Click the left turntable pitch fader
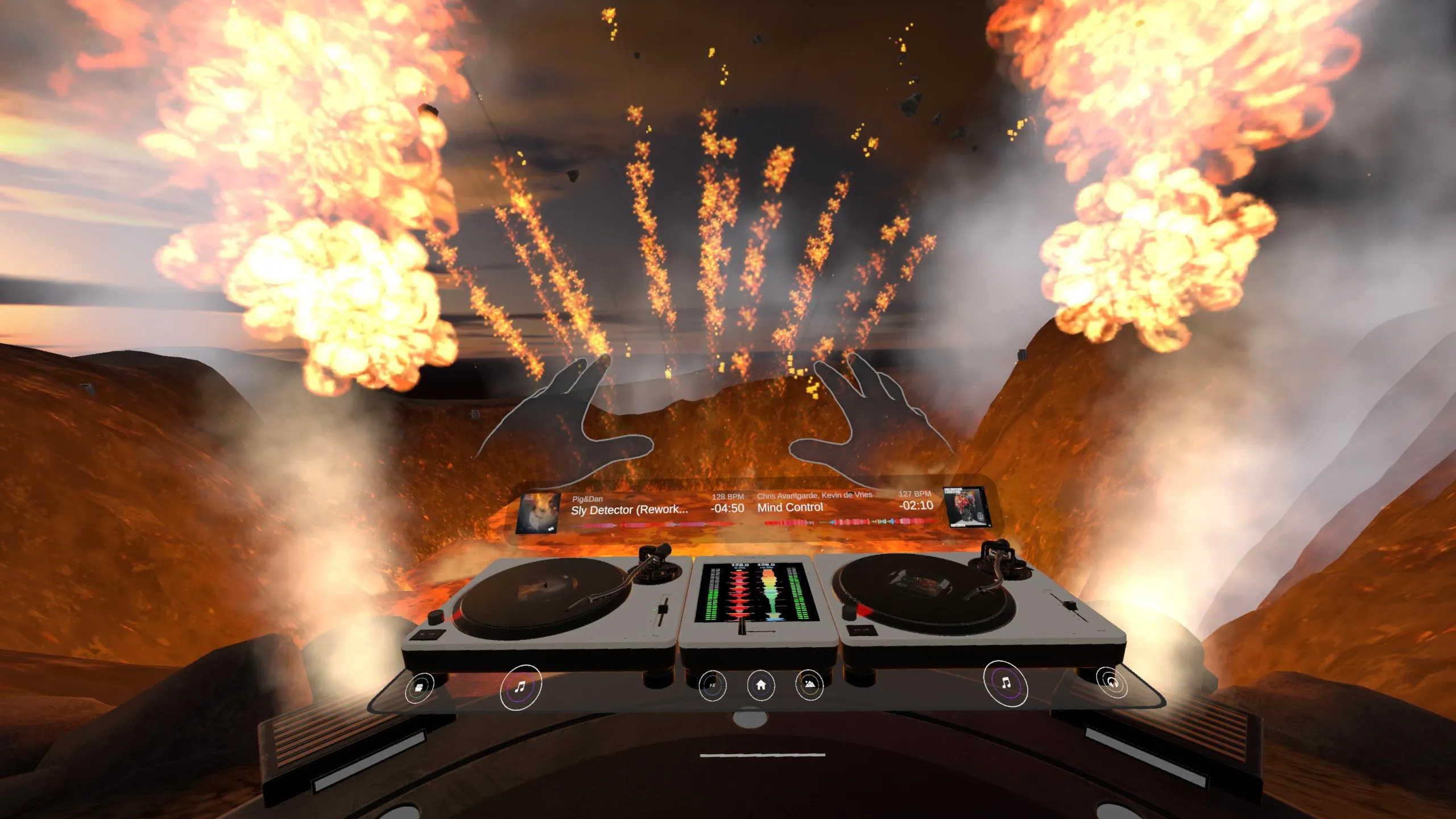Screen dimensions: 1456x819 coord(662,610)
